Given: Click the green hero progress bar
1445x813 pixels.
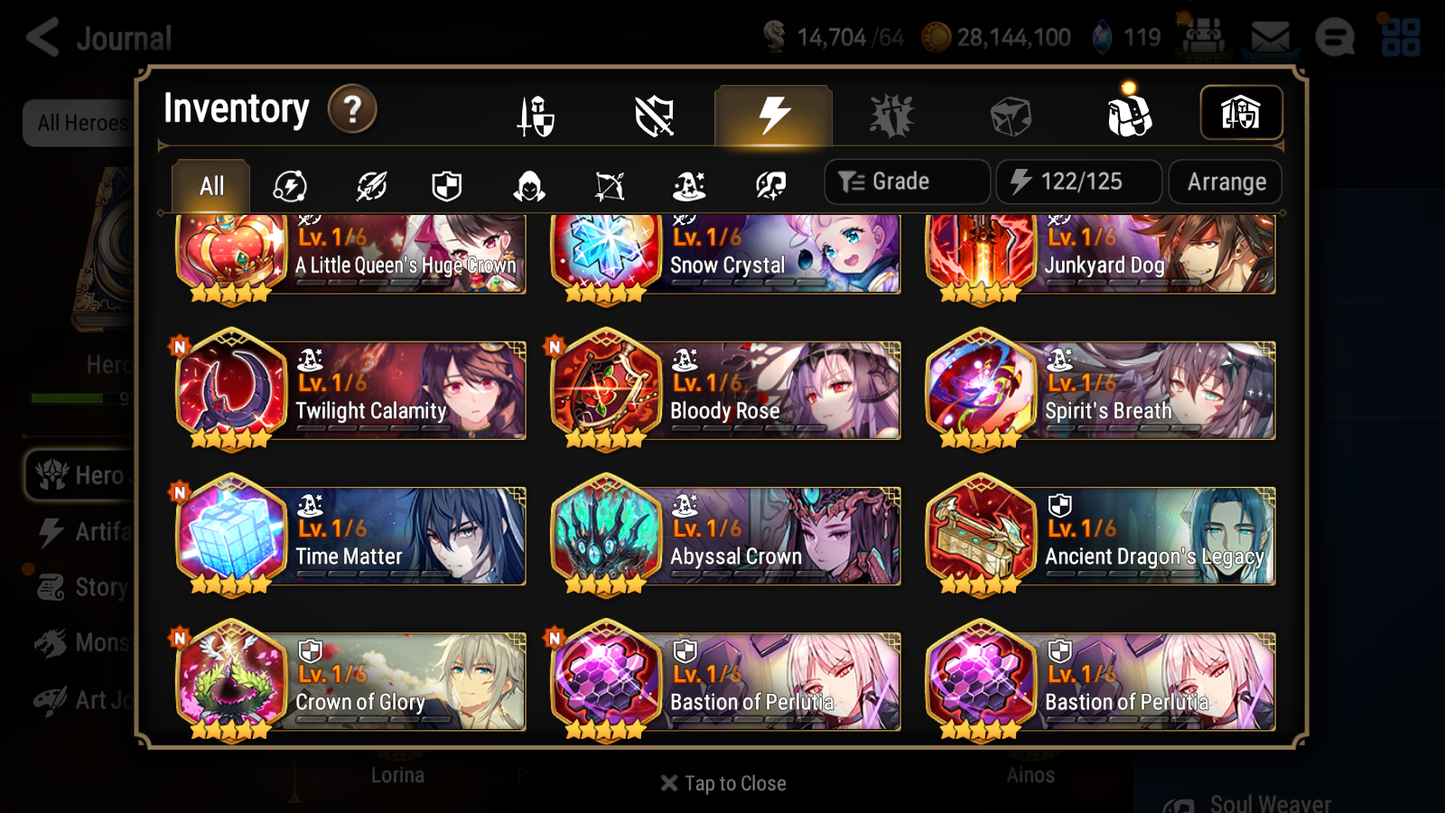Looking at the screenshot, I should click(x=67, y=398).
